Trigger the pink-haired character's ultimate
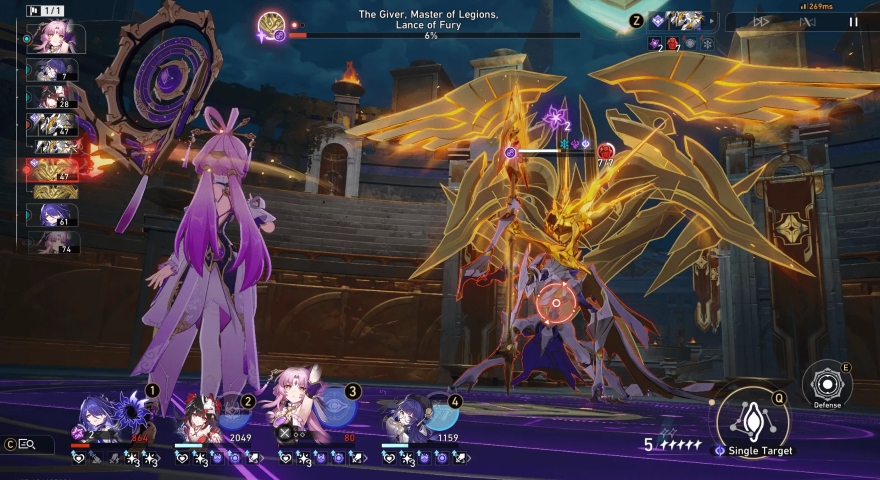This screenshot has width=880, height=480. pyautogui.click(x=300, y=410)
